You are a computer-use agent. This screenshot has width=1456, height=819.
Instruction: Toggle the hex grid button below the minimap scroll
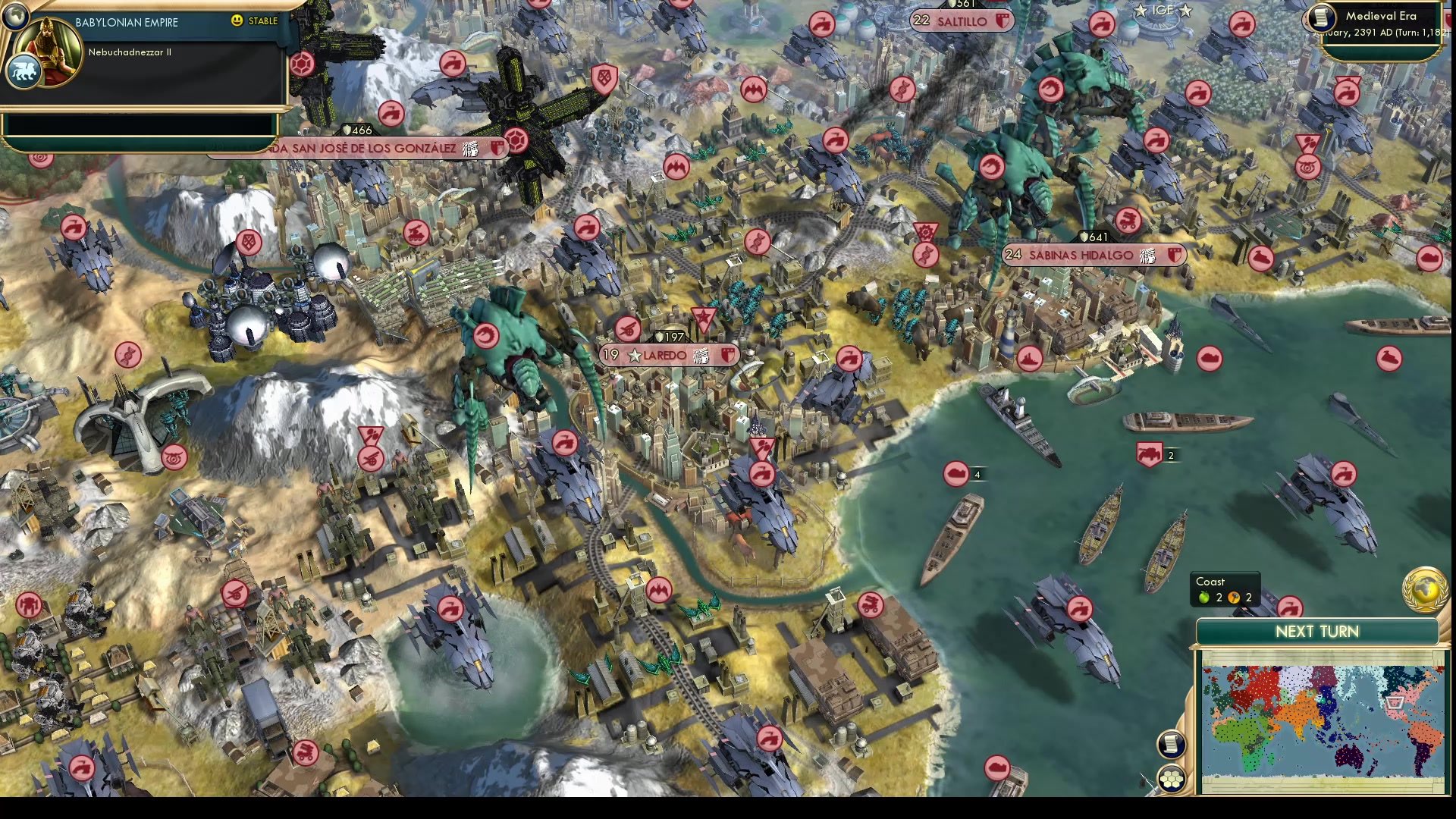[x=1172, y=777]
